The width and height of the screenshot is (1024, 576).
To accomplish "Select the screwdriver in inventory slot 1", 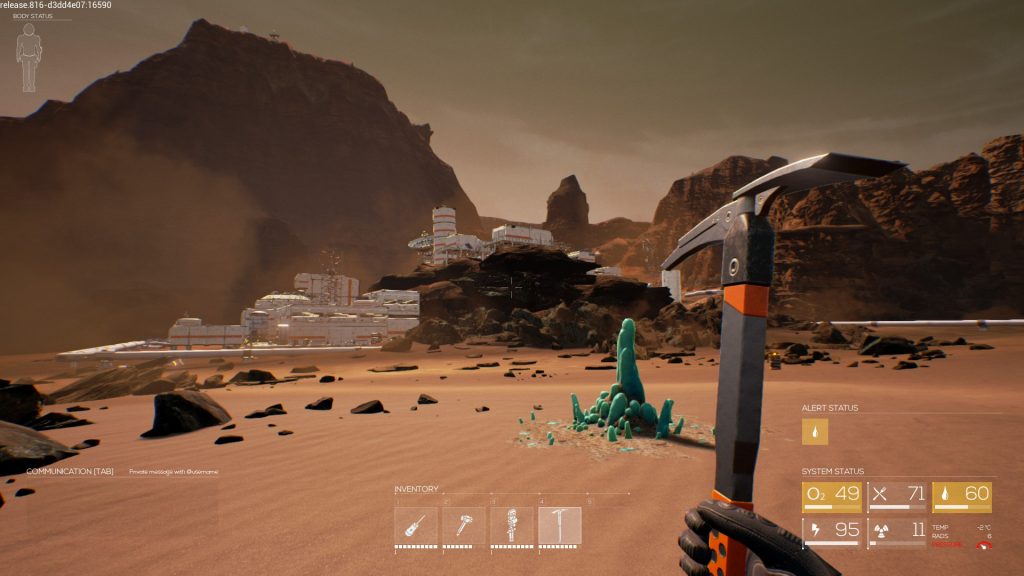I will coord(416,525).
